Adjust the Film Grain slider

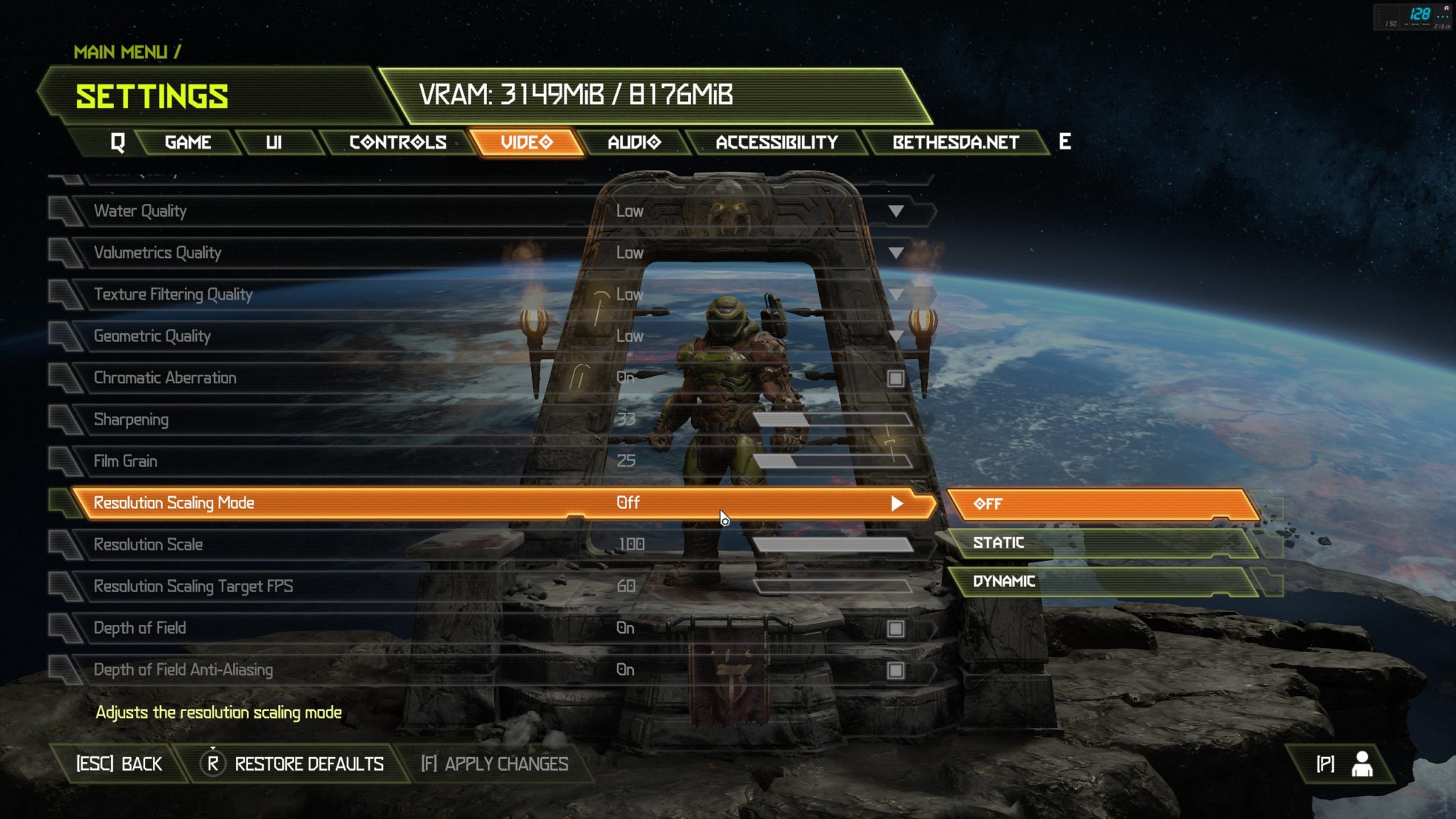[832, 462]
